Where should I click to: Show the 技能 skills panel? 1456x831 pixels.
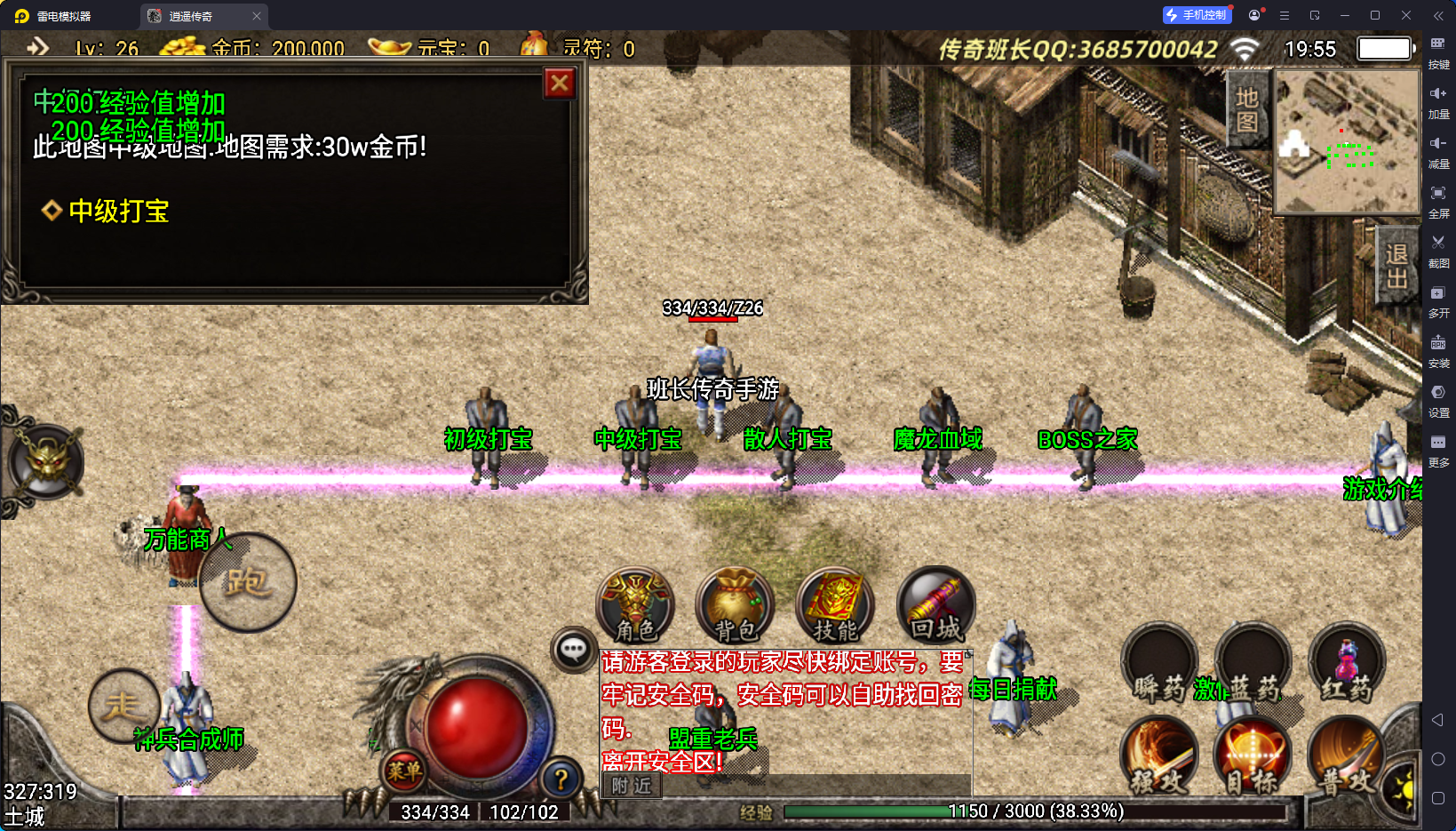(835, 606)
